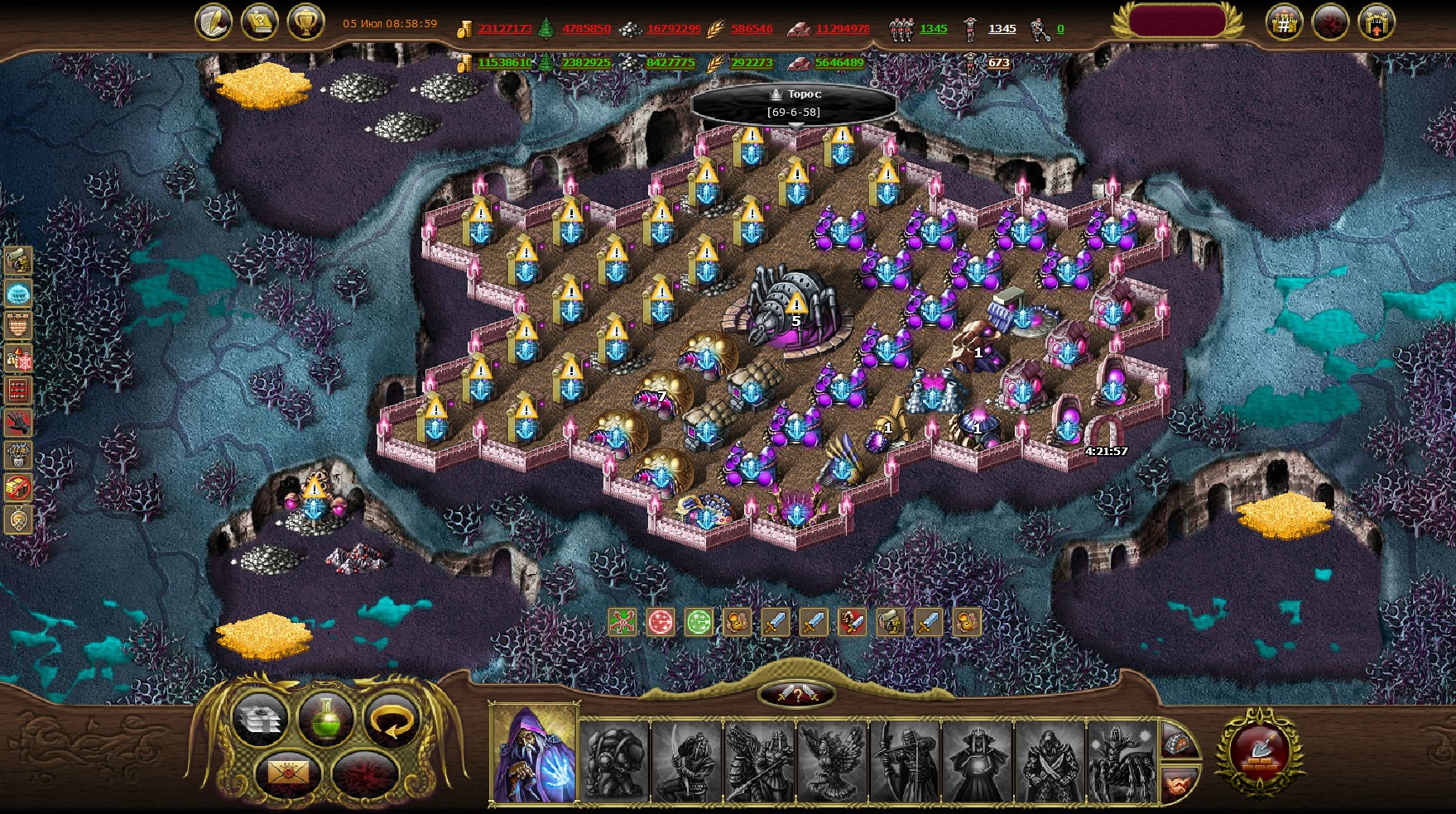Open the handshake diplomacy button
Screen dimensions: 1456x814
coord(1179,783)
